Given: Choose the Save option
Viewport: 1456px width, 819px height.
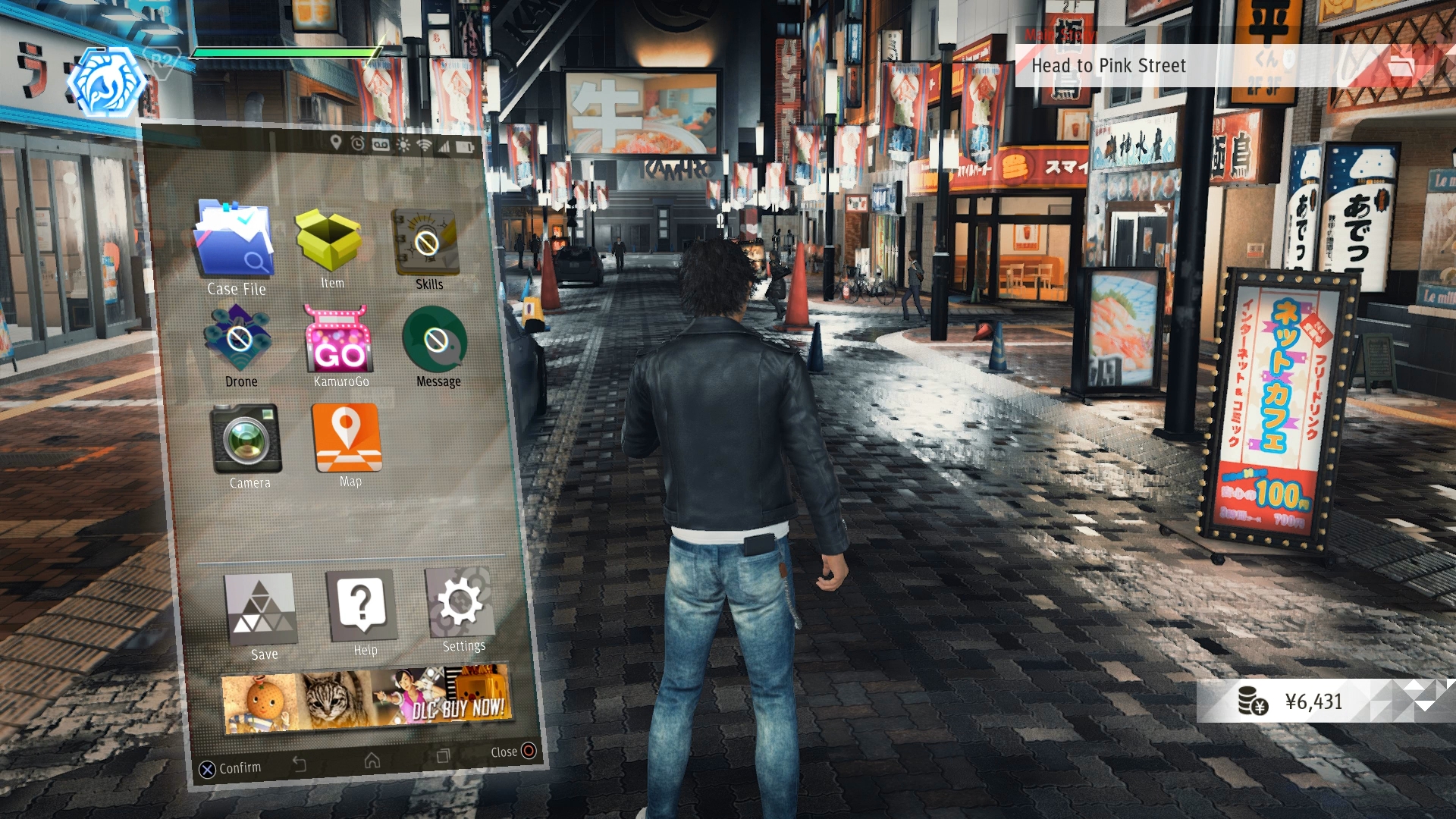Looking at the screenshot, I should pyautogui.click(x=262, y=608).
